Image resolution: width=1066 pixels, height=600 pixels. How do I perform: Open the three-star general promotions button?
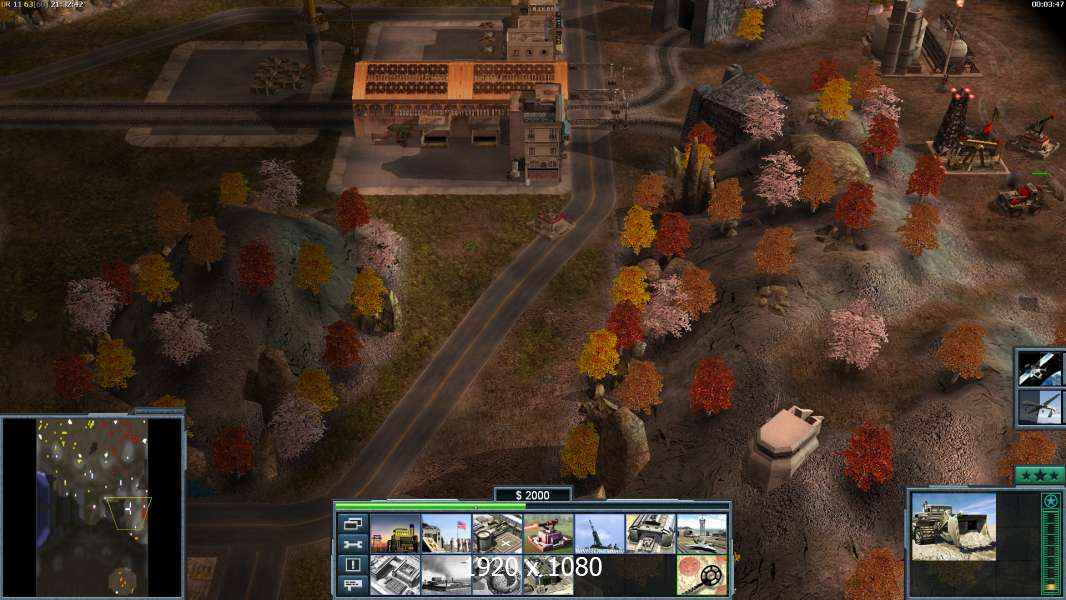(x=1039, y=475)
